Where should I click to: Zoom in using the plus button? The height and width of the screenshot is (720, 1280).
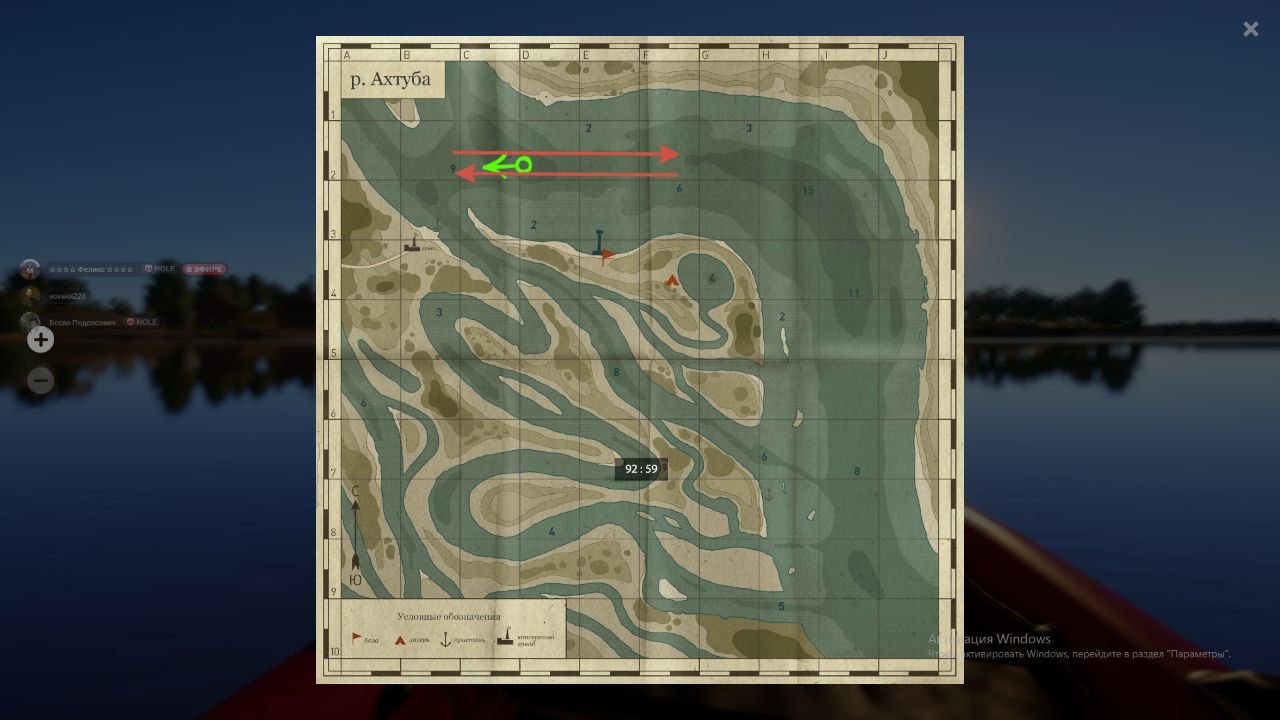(x=40, y=340)
